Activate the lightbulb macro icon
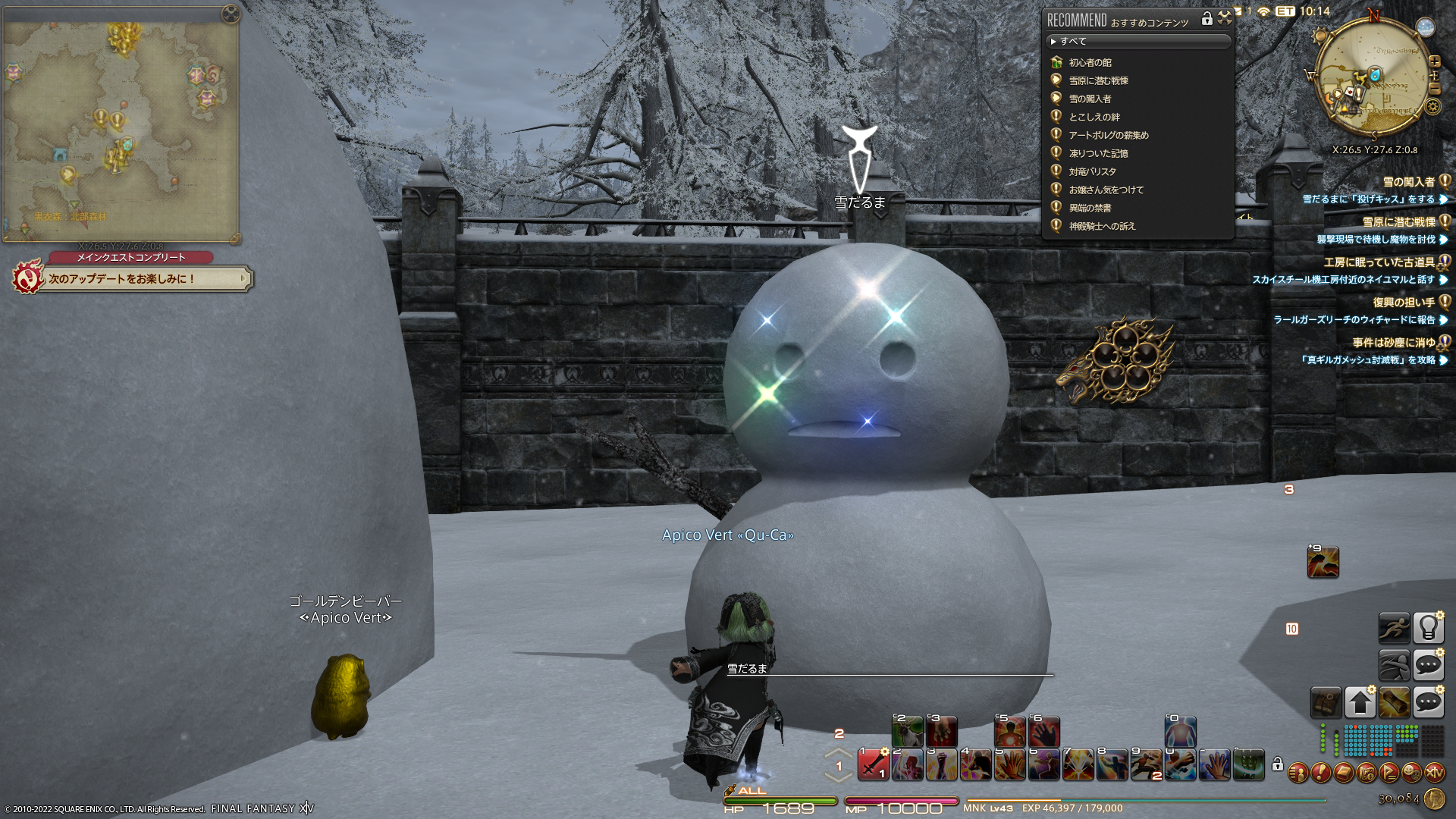 (1428, 627)
